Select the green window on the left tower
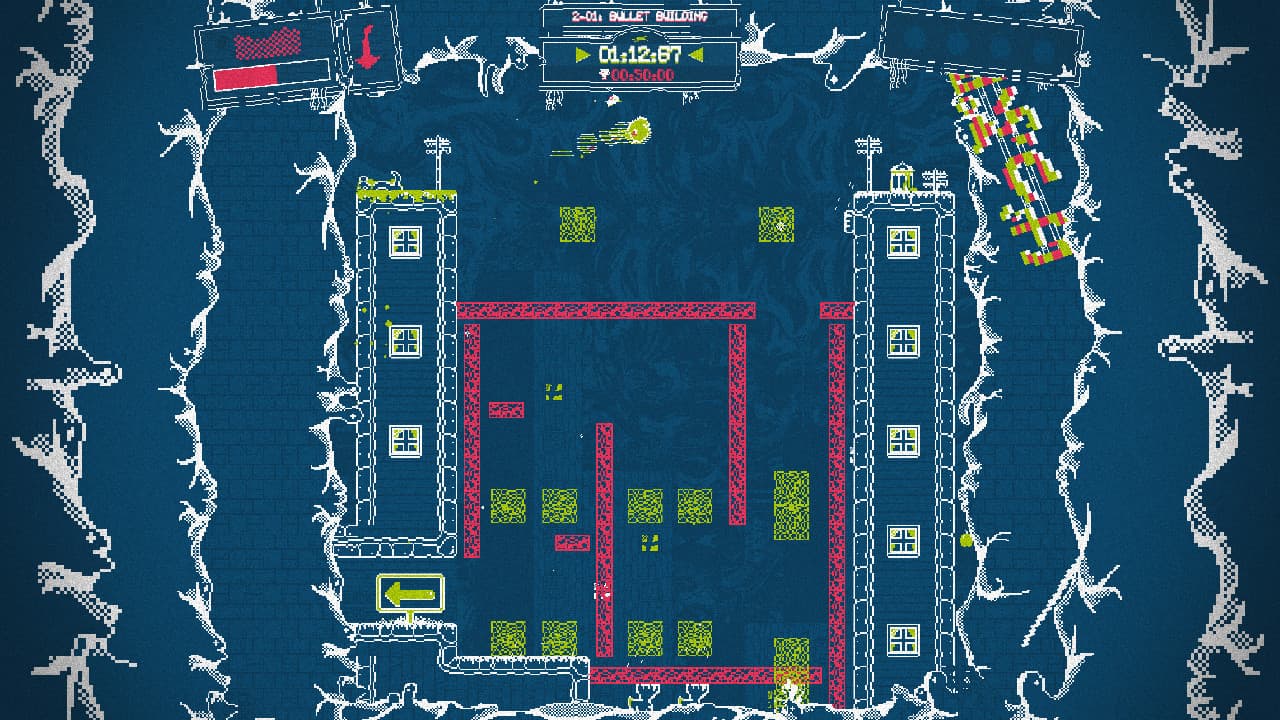 pyautogui.click(x=405, y=240)
